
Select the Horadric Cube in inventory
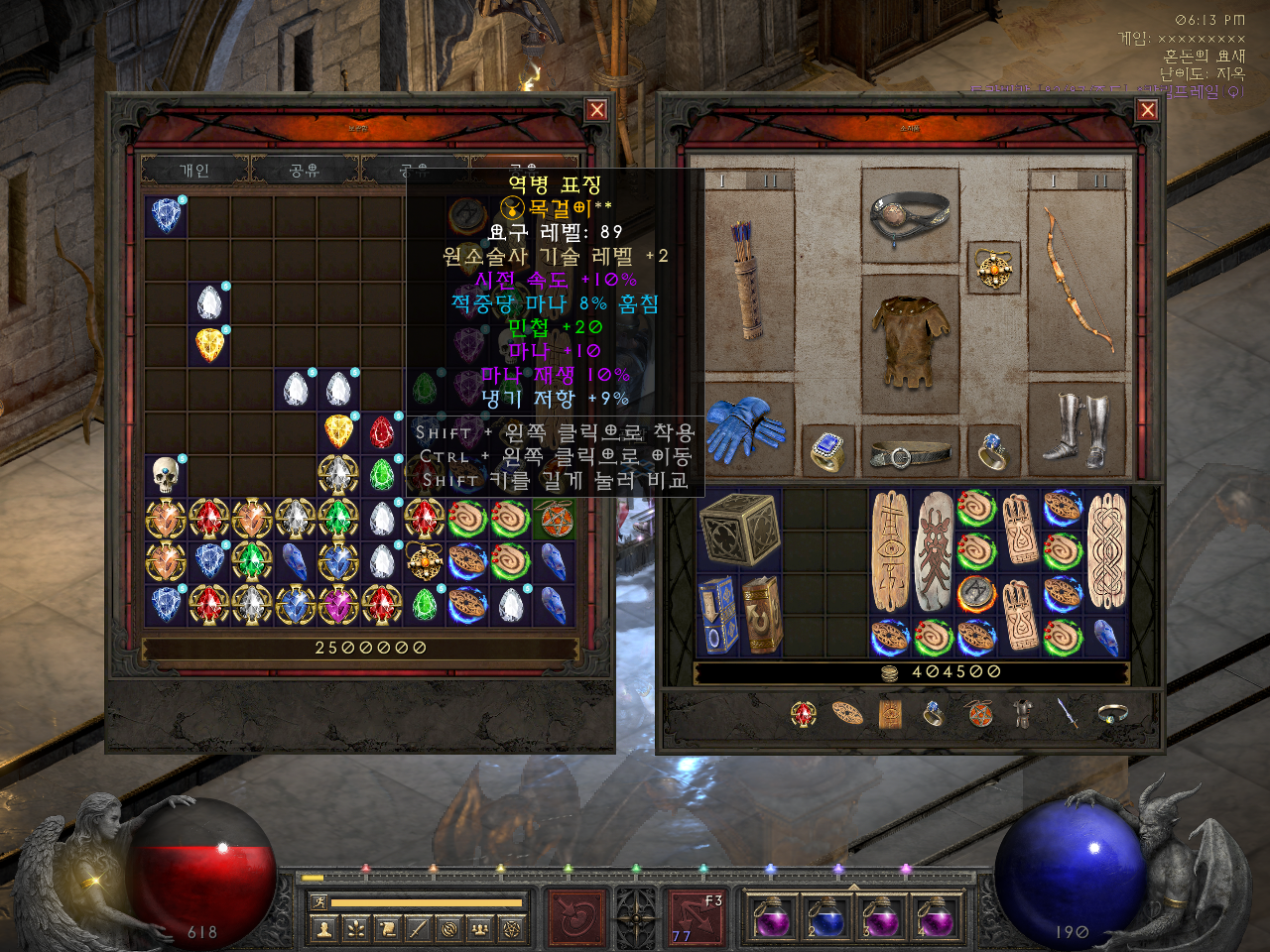739,529
